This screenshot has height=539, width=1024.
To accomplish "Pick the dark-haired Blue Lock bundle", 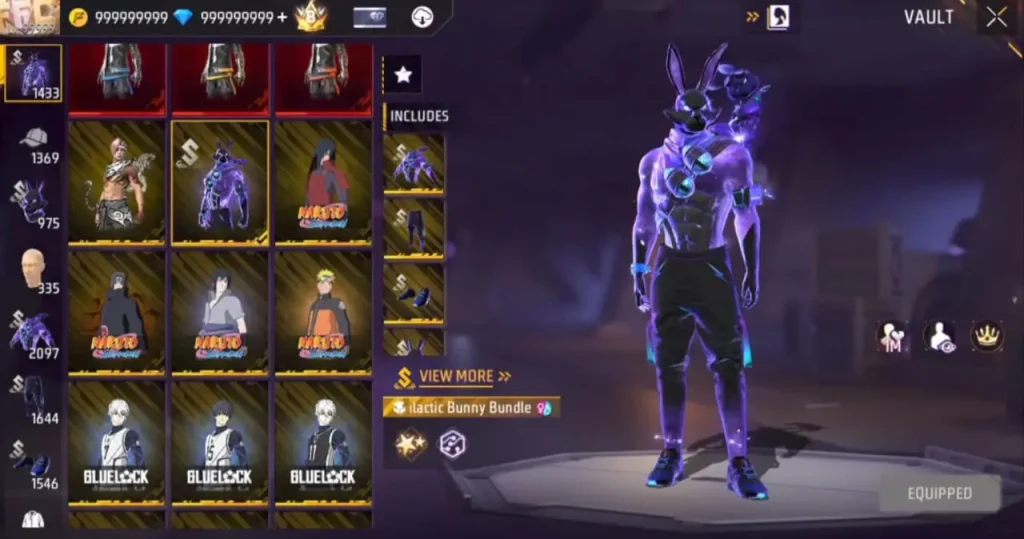I will point(220,443).
